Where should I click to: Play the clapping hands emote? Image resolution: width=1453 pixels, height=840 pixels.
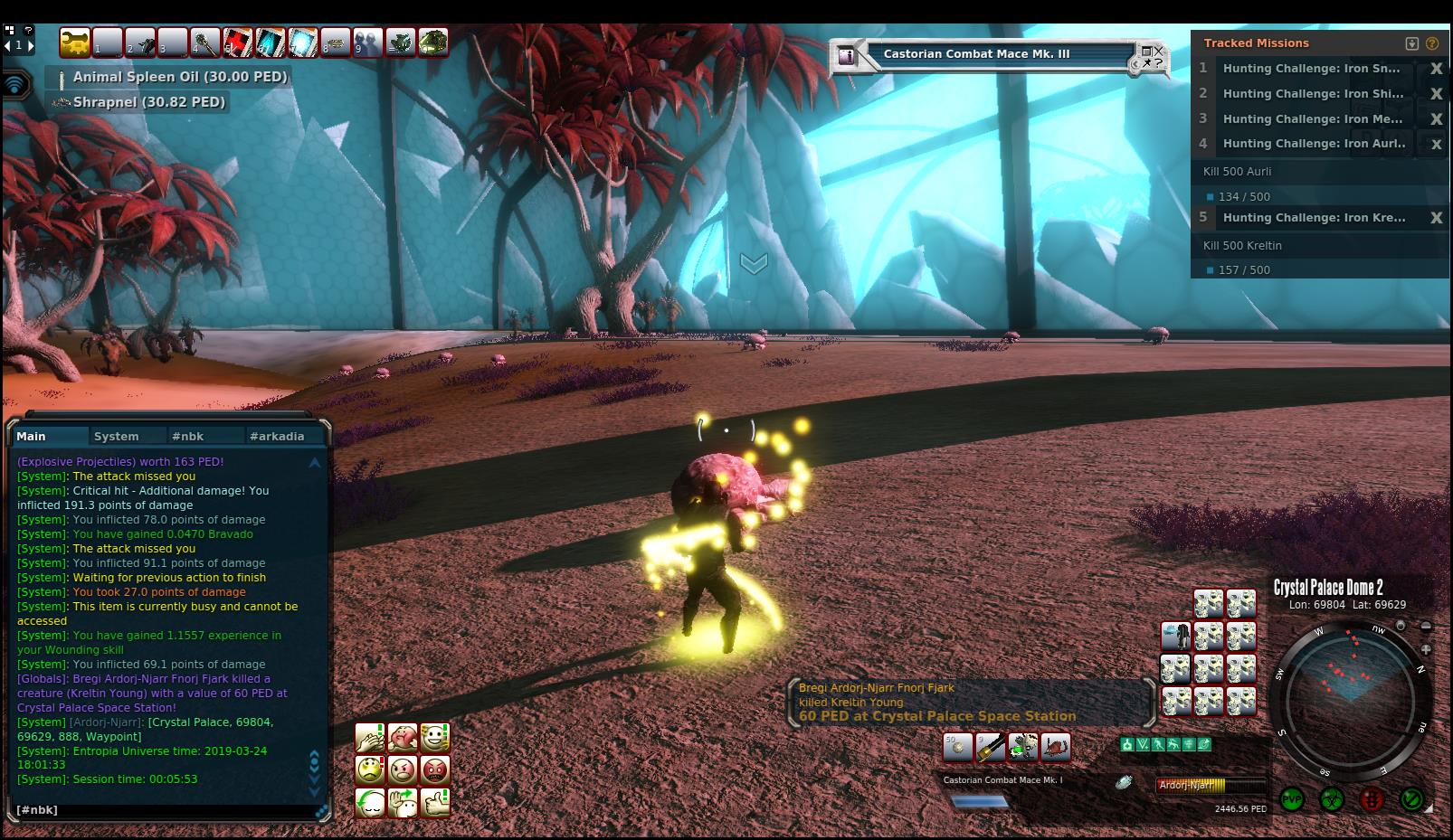tap(369, 738)
